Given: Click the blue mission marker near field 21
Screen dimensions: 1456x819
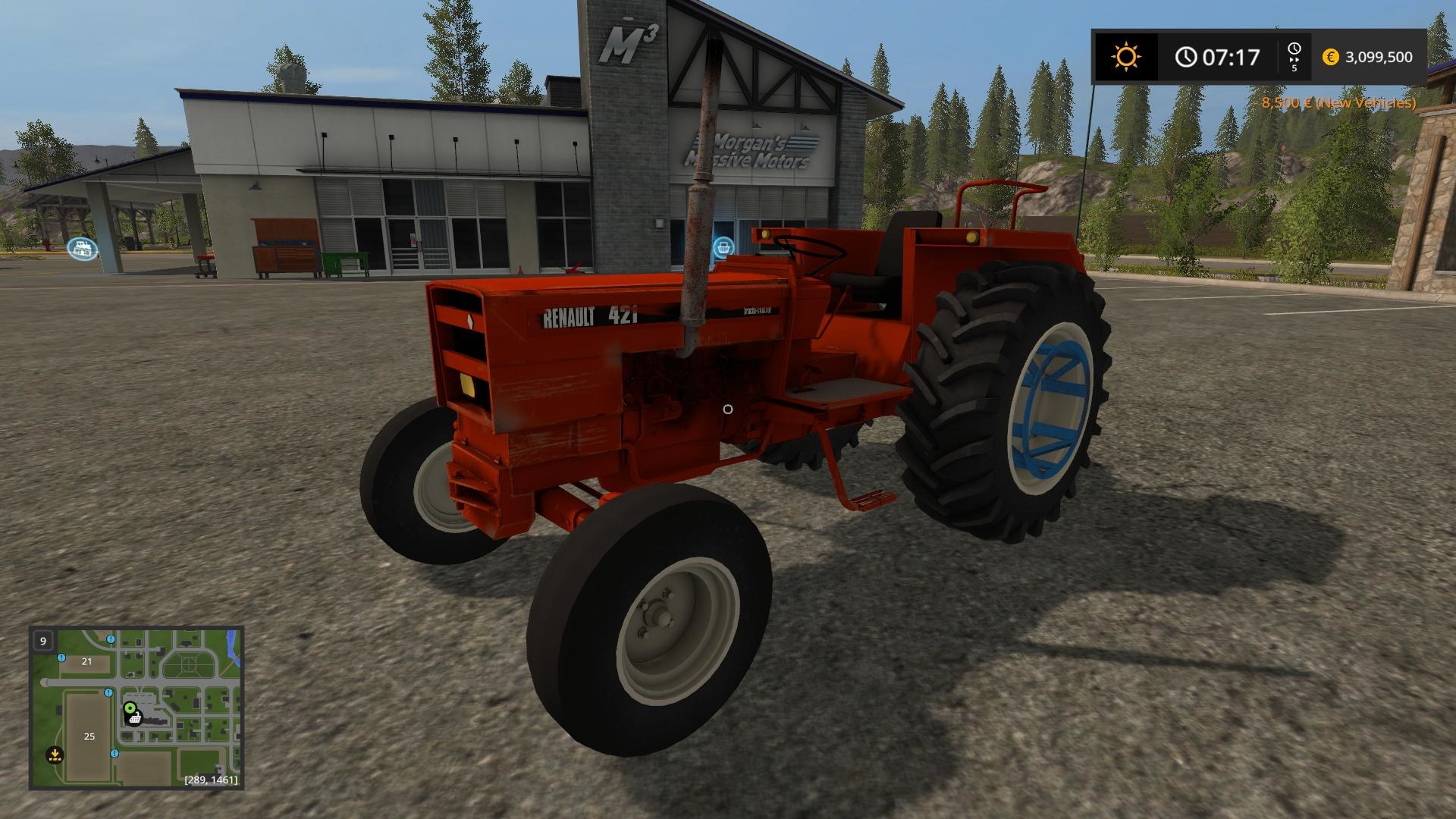Looking at the screenshot, I should (x=61, y=658).
